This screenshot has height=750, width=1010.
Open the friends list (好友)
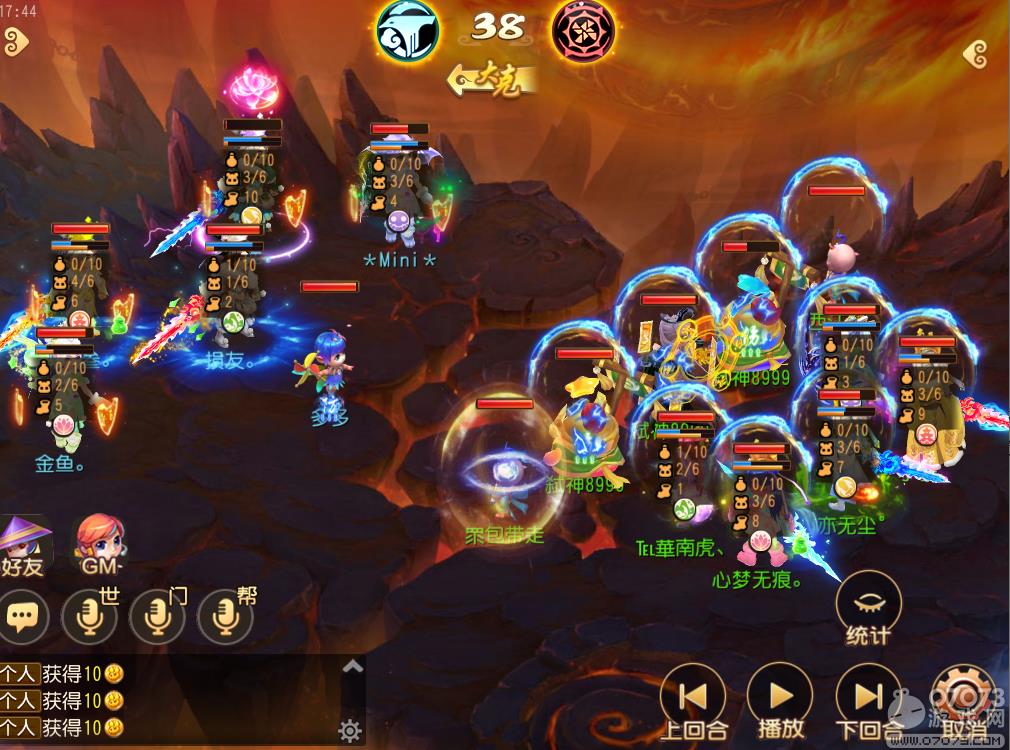tap(24, 545)
